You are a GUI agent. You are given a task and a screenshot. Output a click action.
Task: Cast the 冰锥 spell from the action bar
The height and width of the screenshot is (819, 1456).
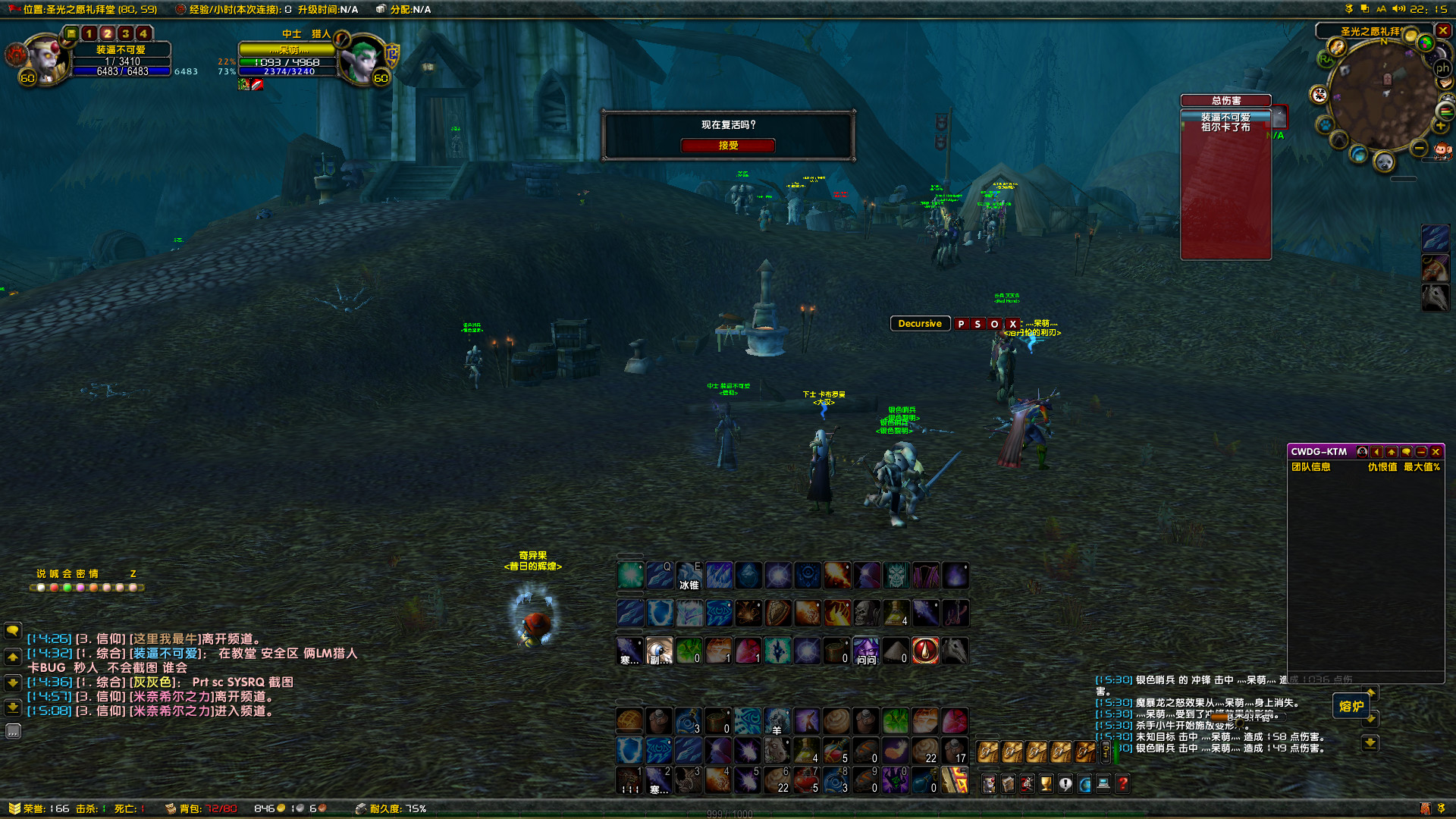689,575
